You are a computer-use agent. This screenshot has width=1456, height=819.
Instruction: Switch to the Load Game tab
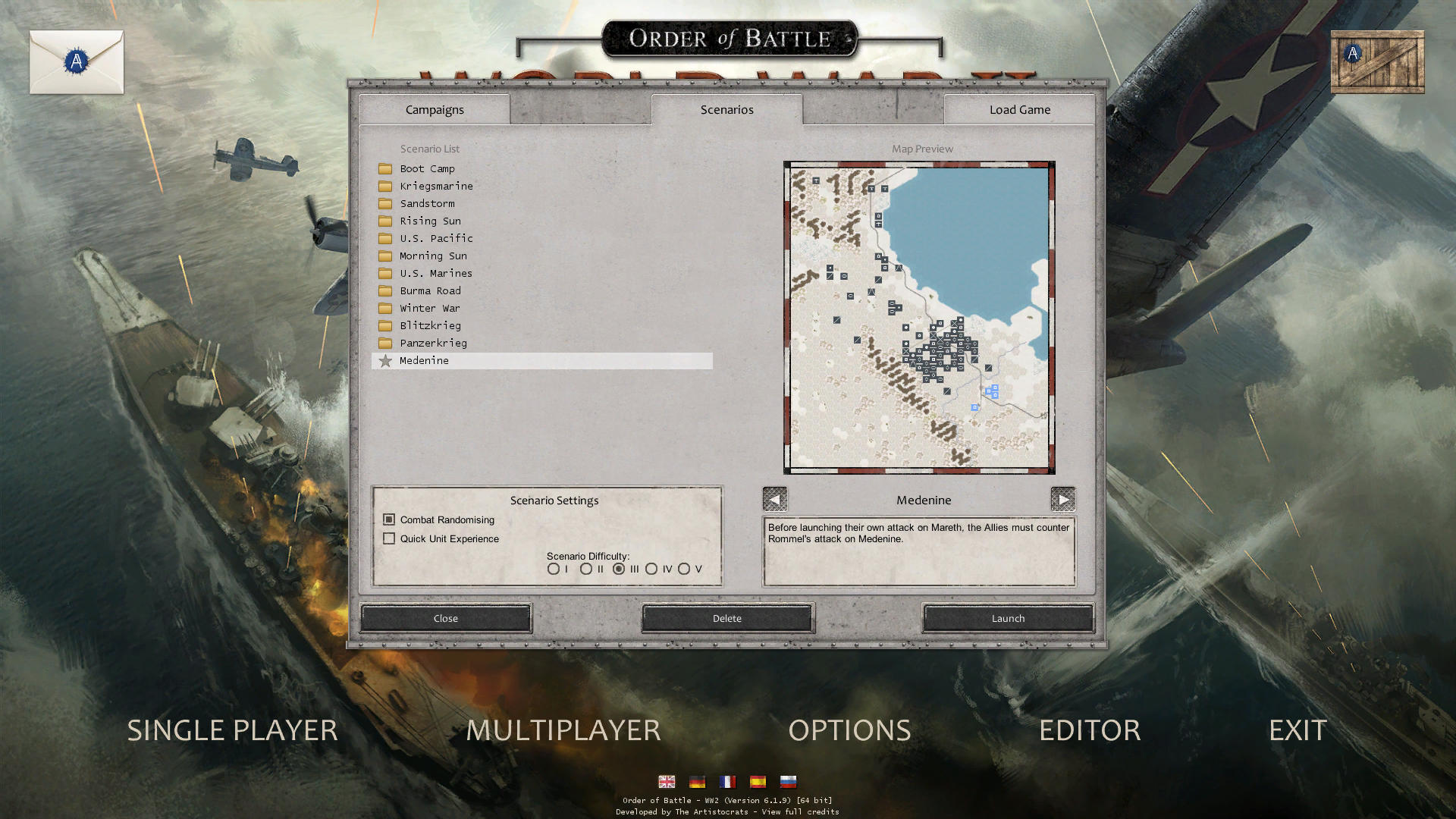[x=1018, y=109]
